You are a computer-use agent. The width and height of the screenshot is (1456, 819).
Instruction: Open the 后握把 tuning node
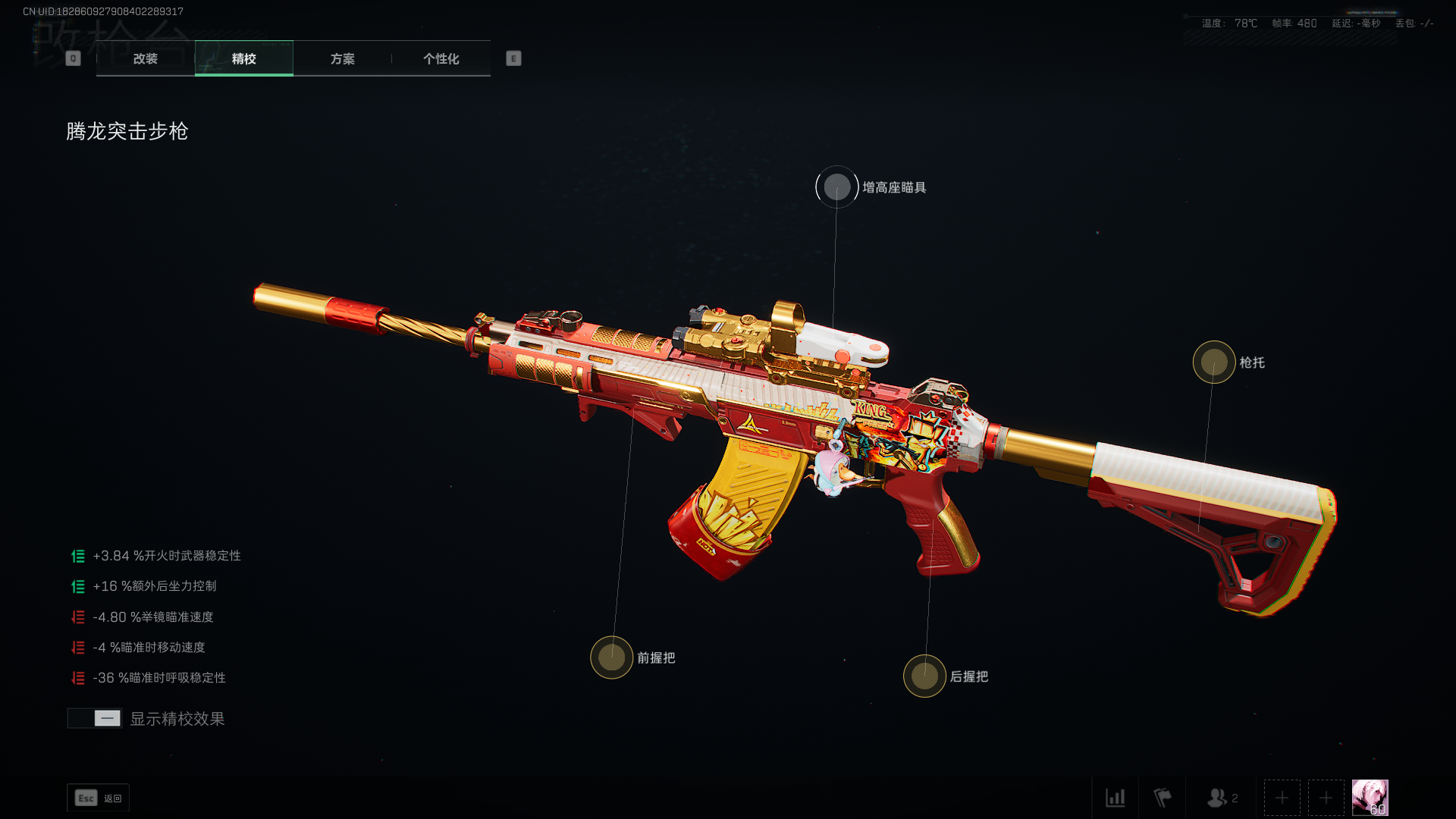tap(924, 676)
